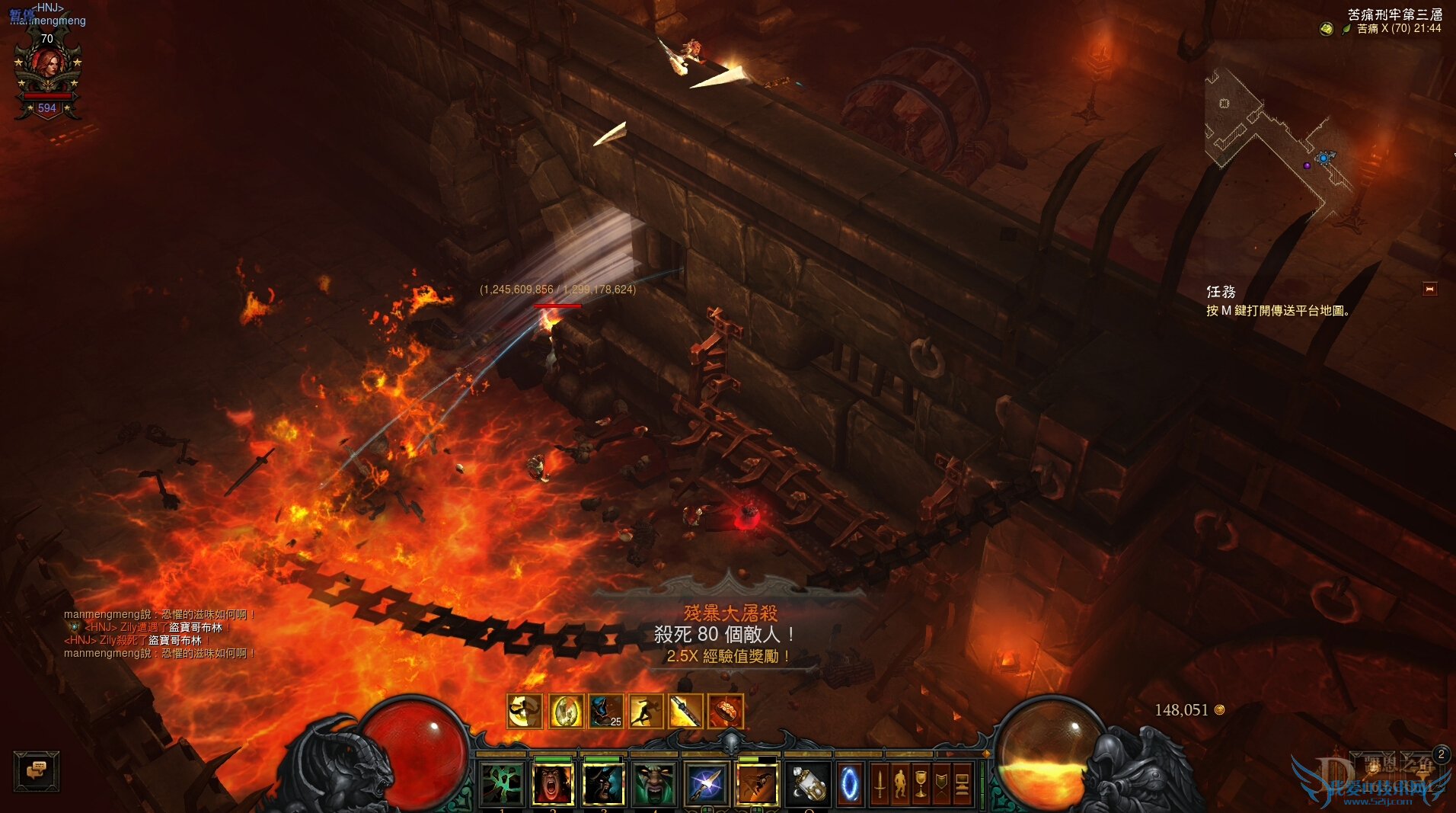
Task: Open the inventory character figure button
Action: [x=900, y=783]
